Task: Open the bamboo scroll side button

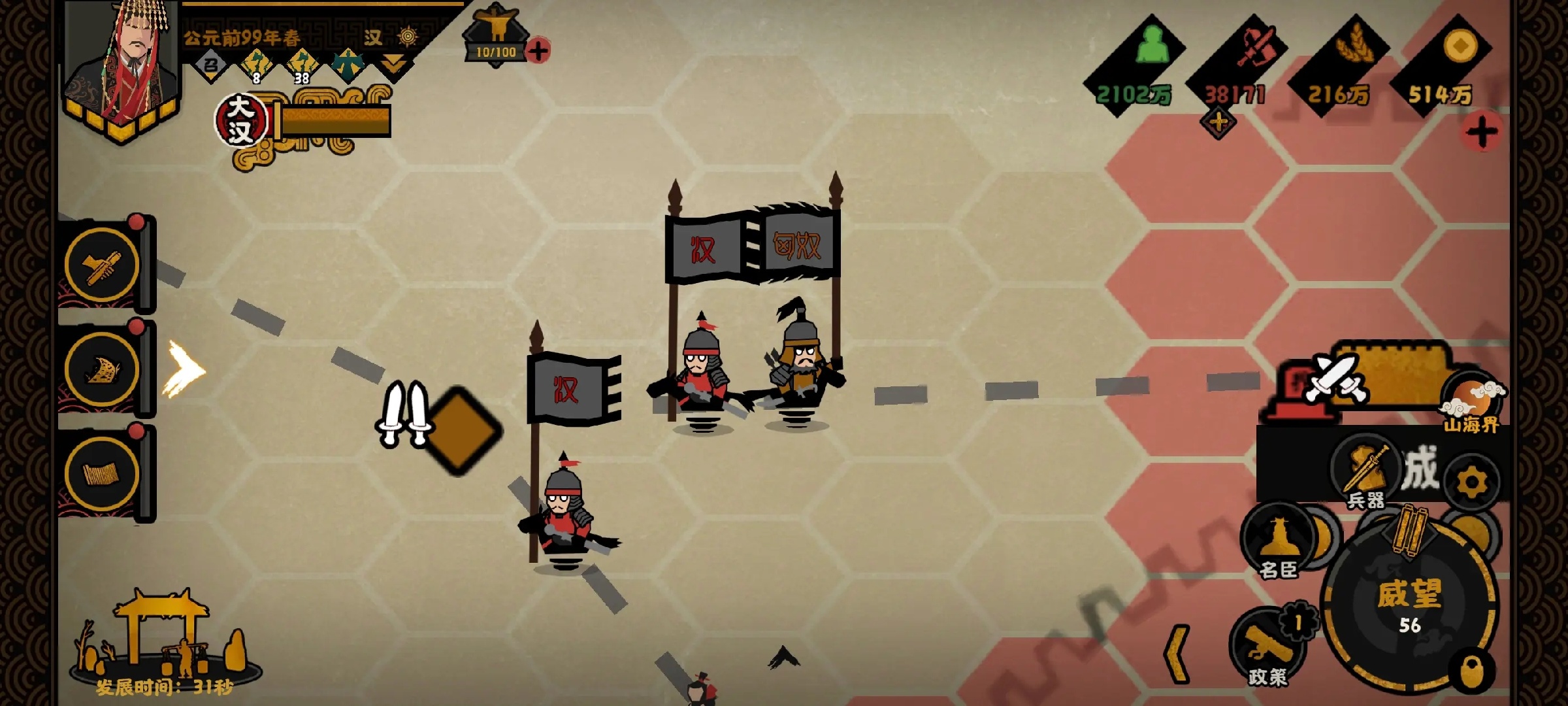Action: click(102, 473)
